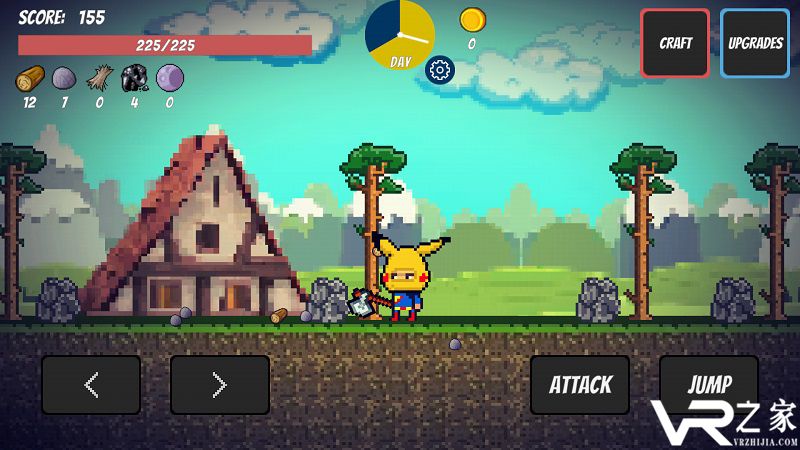Click the gold coin icon
Image resolution: width=800 pixels, height=450 pixels.
point(472,19)
